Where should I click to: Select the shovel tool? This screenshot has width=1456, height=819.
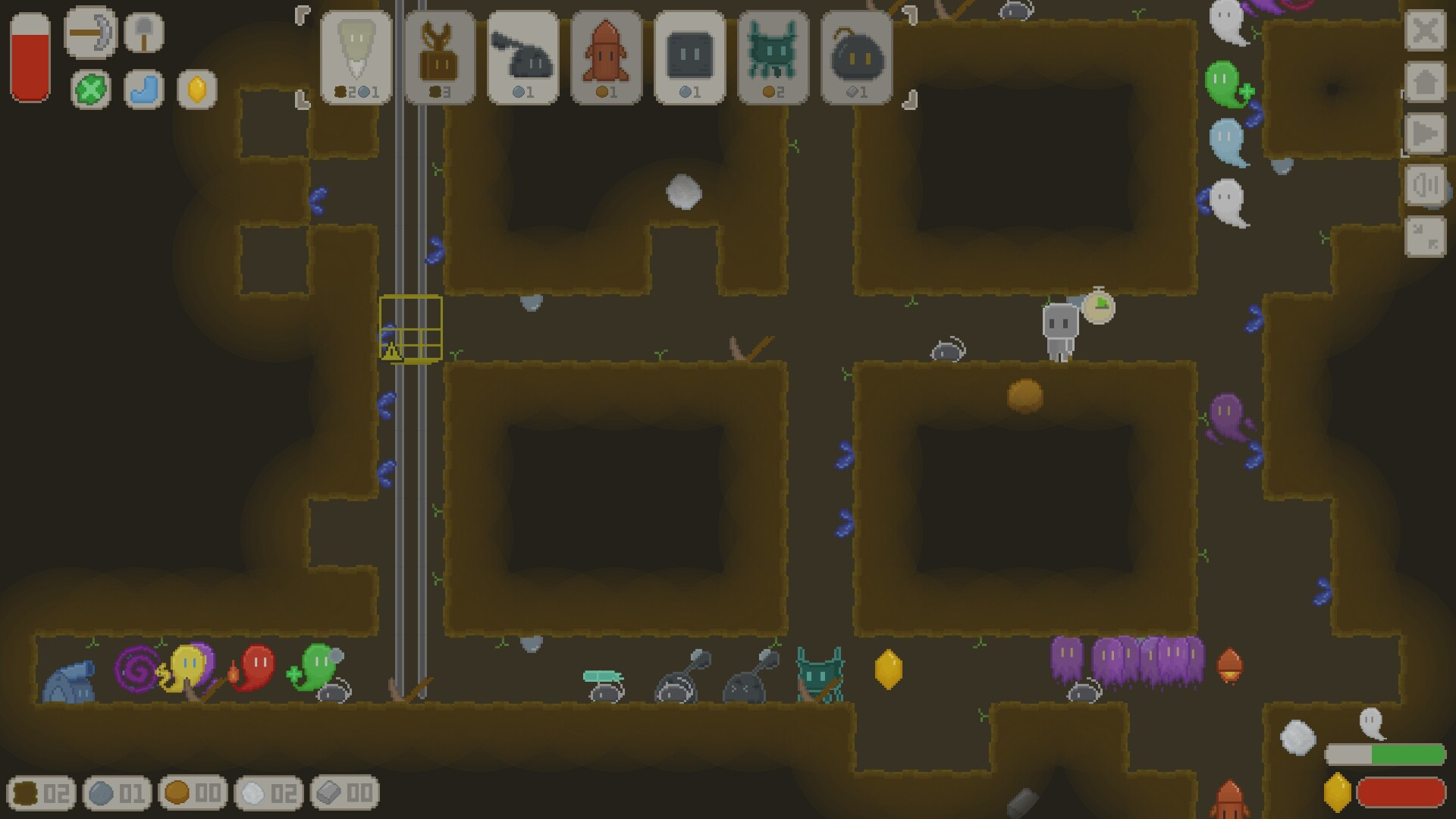click(x=143, y=33)
